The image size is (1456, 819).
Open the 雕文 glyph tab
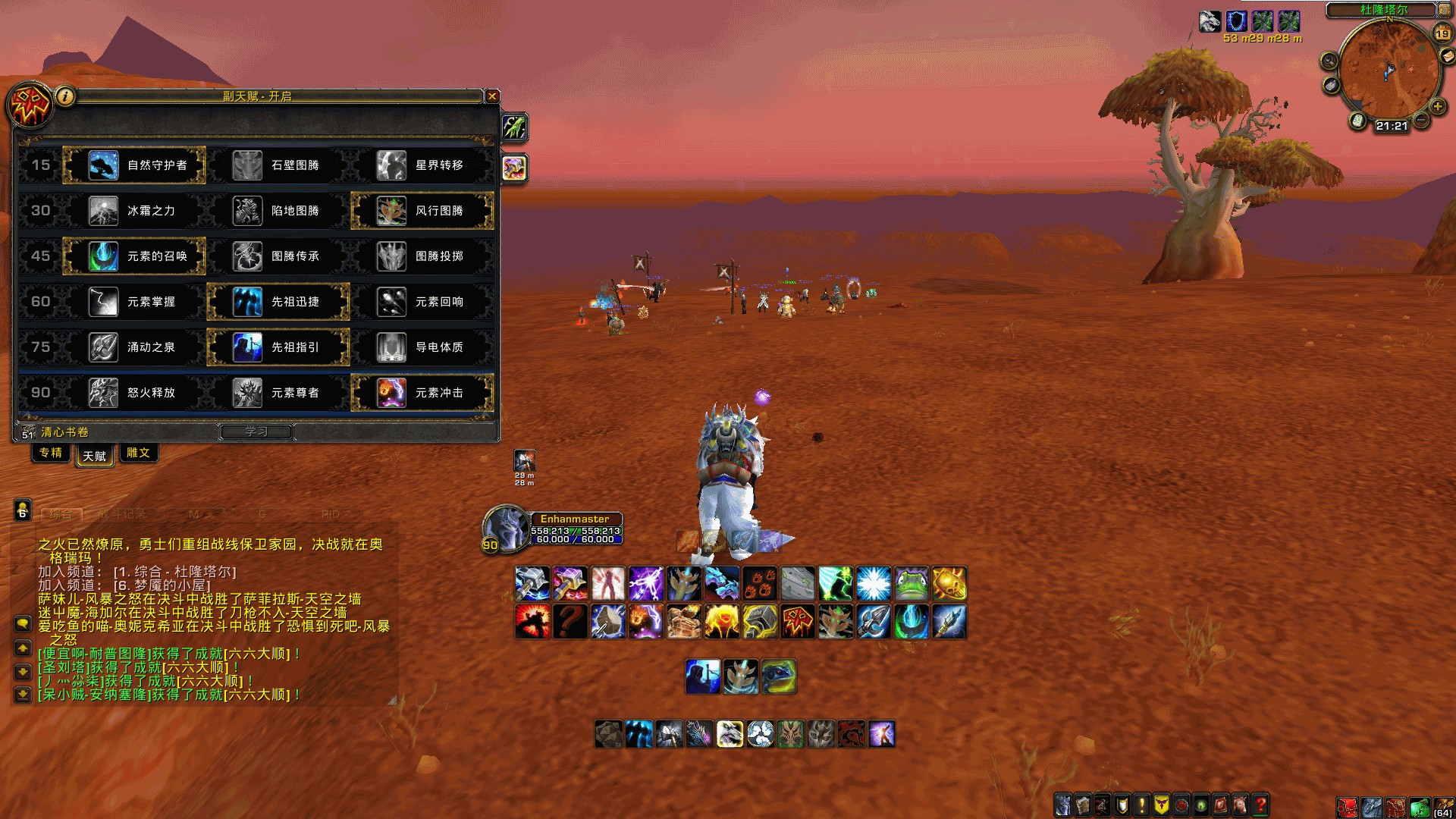(x=138, y=453)
